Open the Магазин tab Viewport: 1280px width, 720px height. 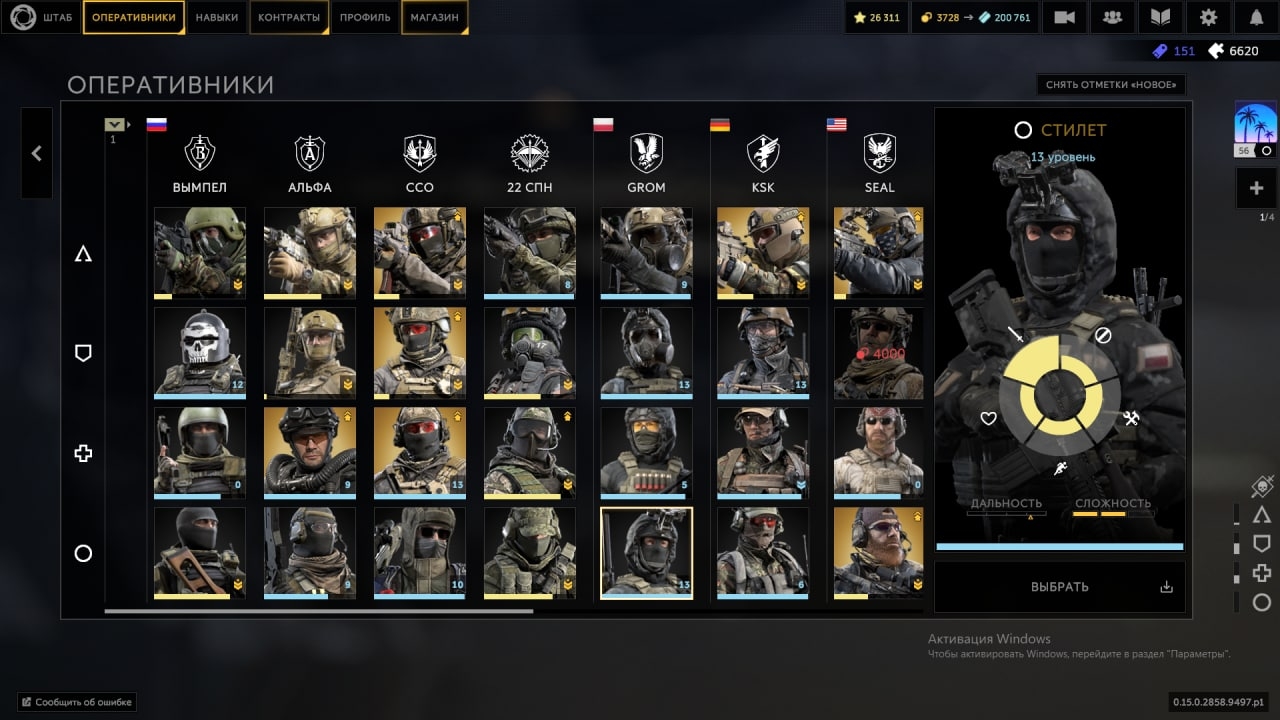[x=435, y=17]
